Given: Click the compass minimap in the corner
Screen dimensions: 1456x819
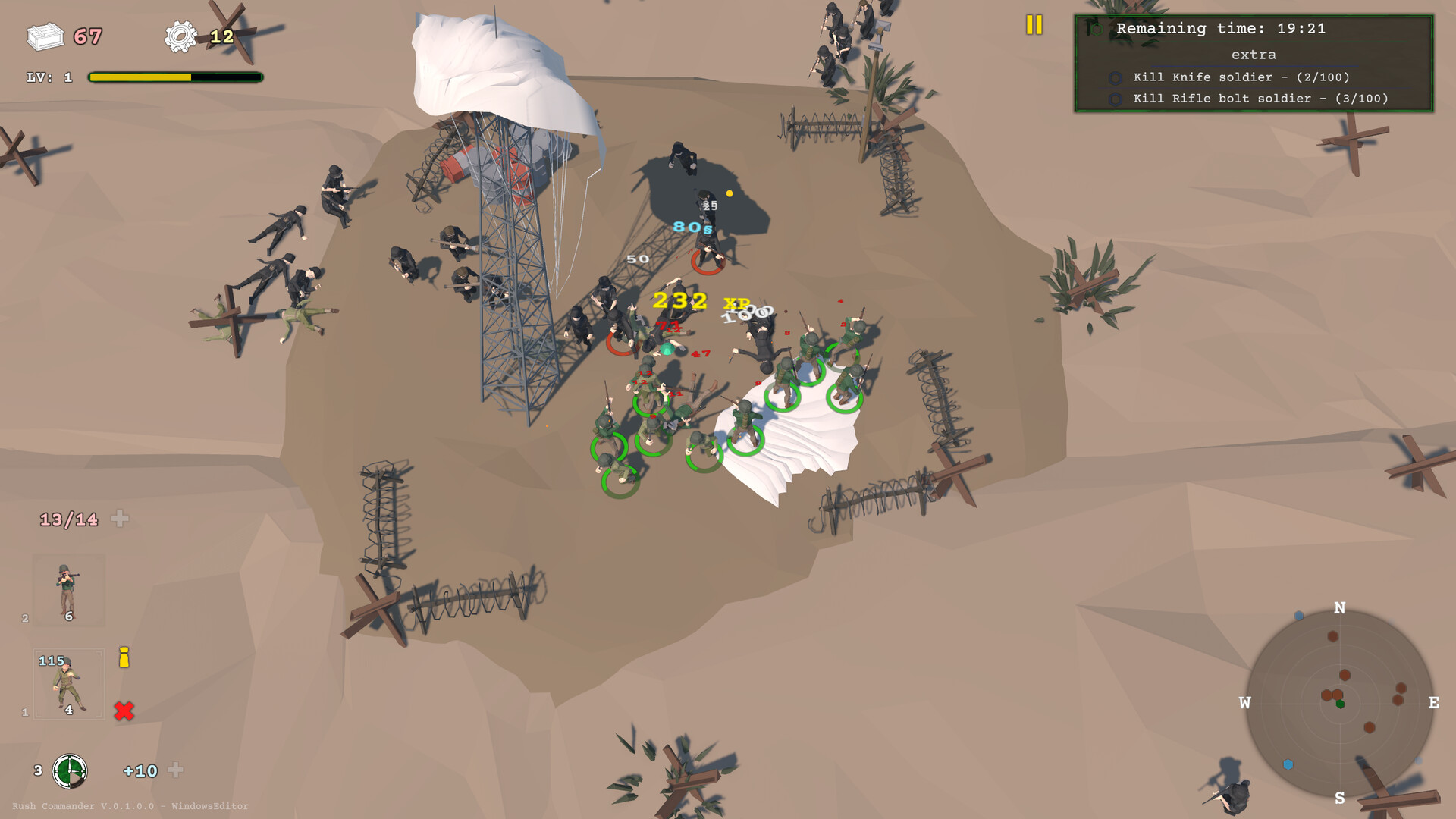Looking at the screenshot, I should 1341,704.
